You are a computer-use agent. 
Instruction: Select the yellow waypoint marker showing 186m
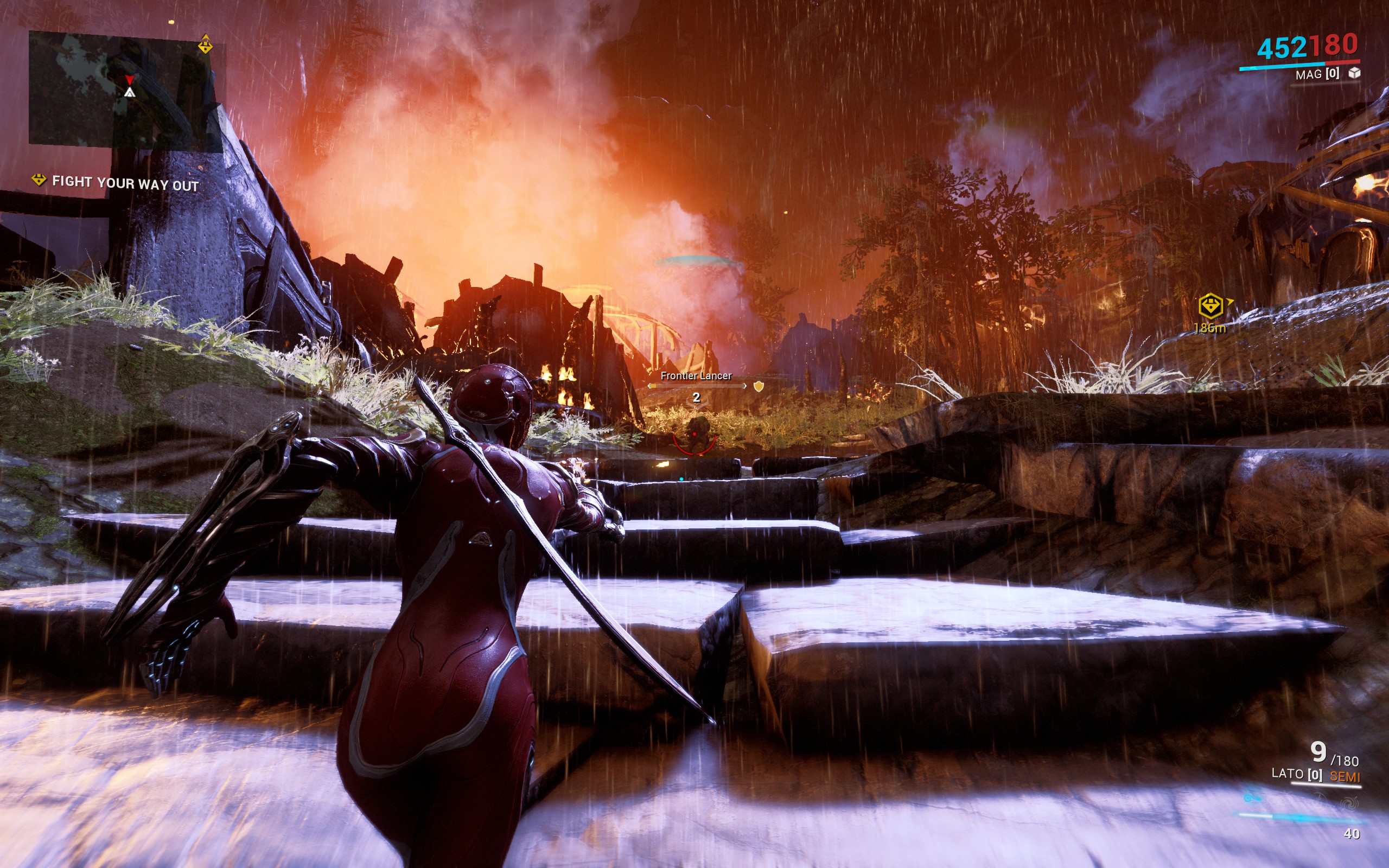tap(1210, 306)
